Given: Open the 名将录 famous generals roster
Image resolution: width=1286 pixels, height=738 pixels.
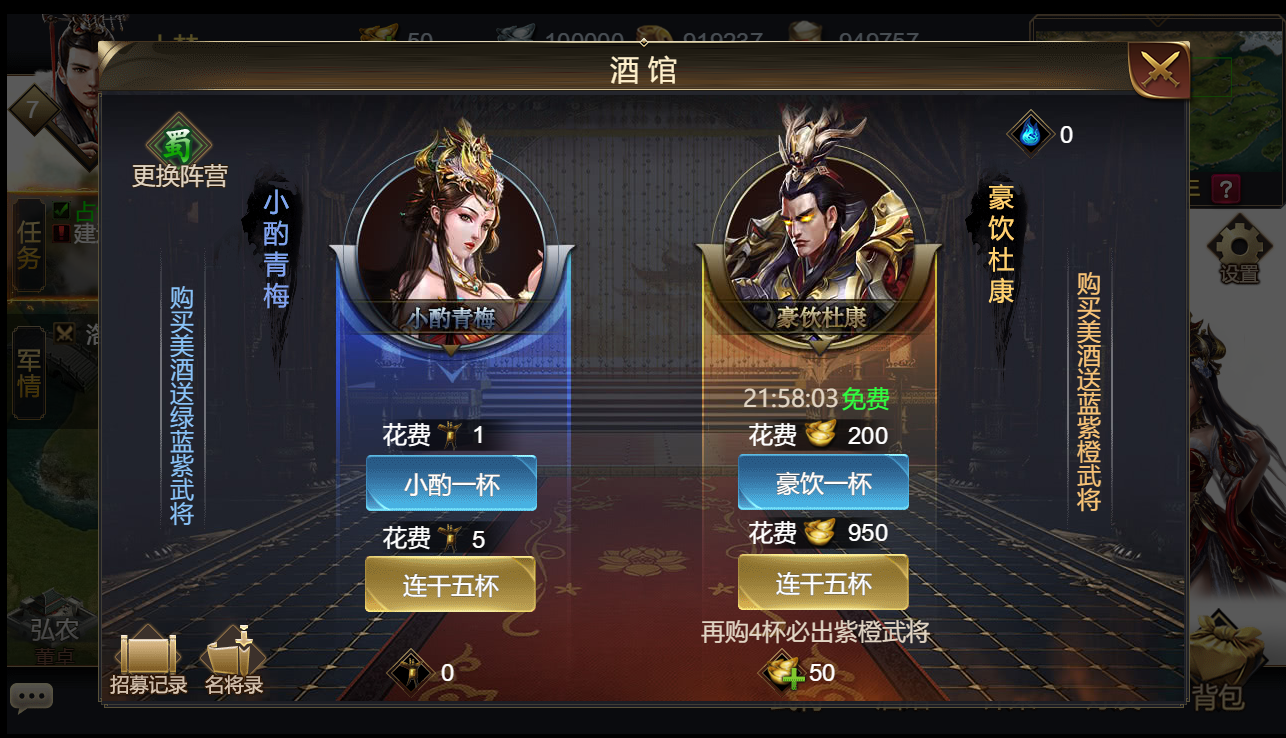Looking at the screenshot, I should click(x=232, y=655).
